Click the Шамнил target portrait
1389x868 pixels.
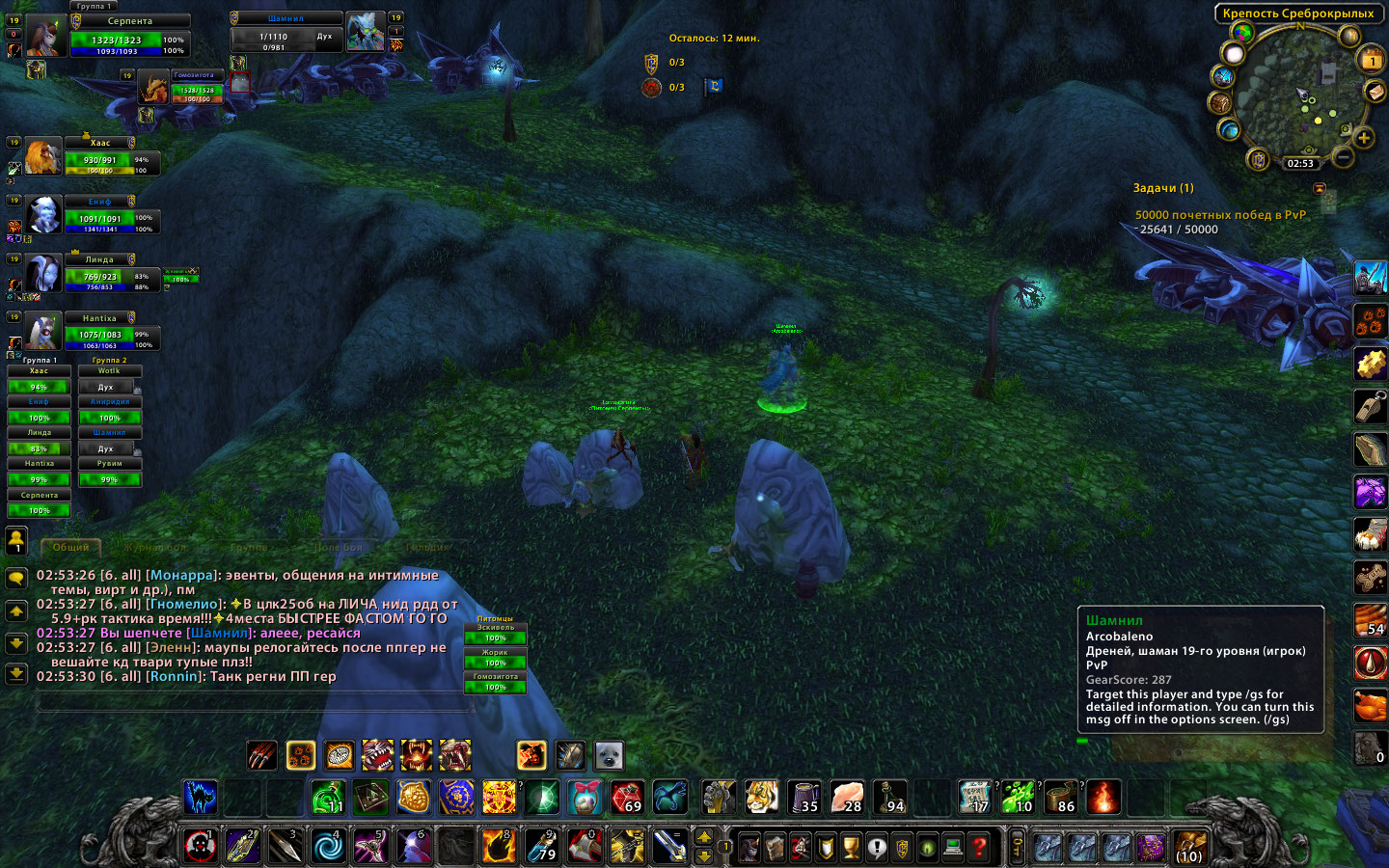[x=366, y=33]
